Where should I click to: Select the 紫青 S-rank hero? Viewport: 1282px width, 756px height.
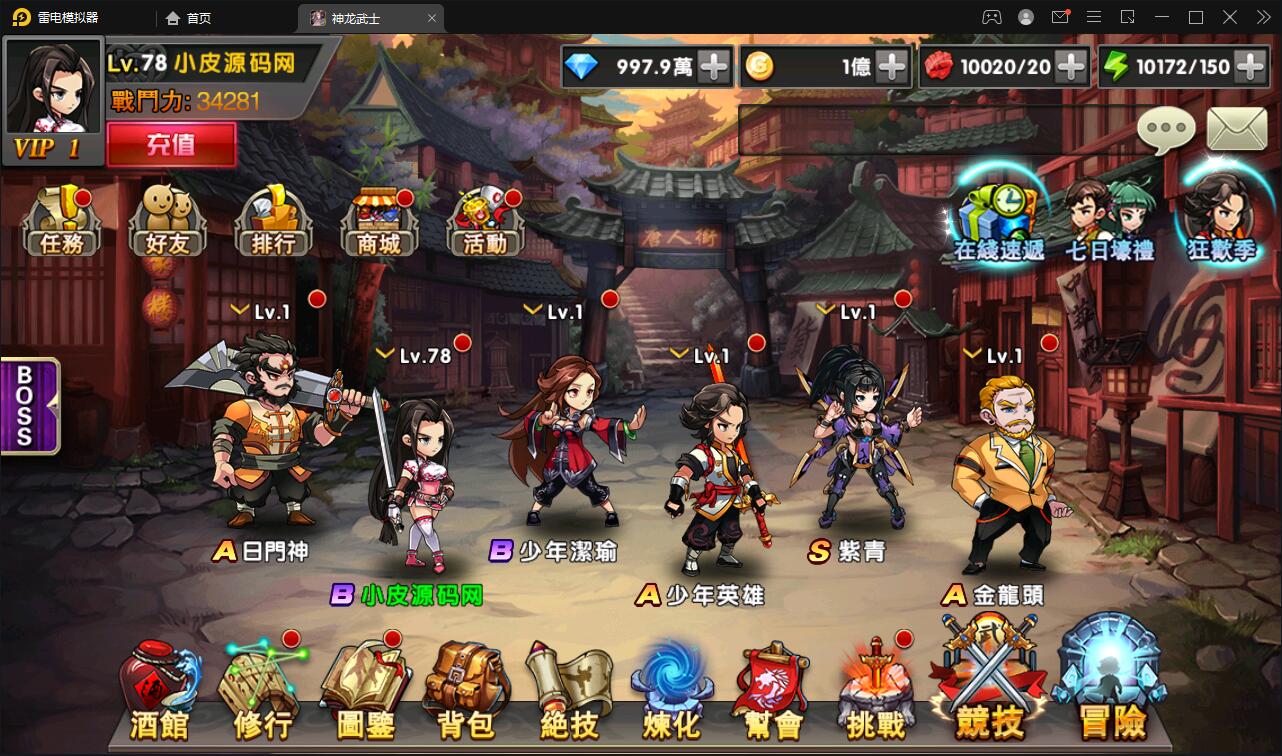click(855, 450)
